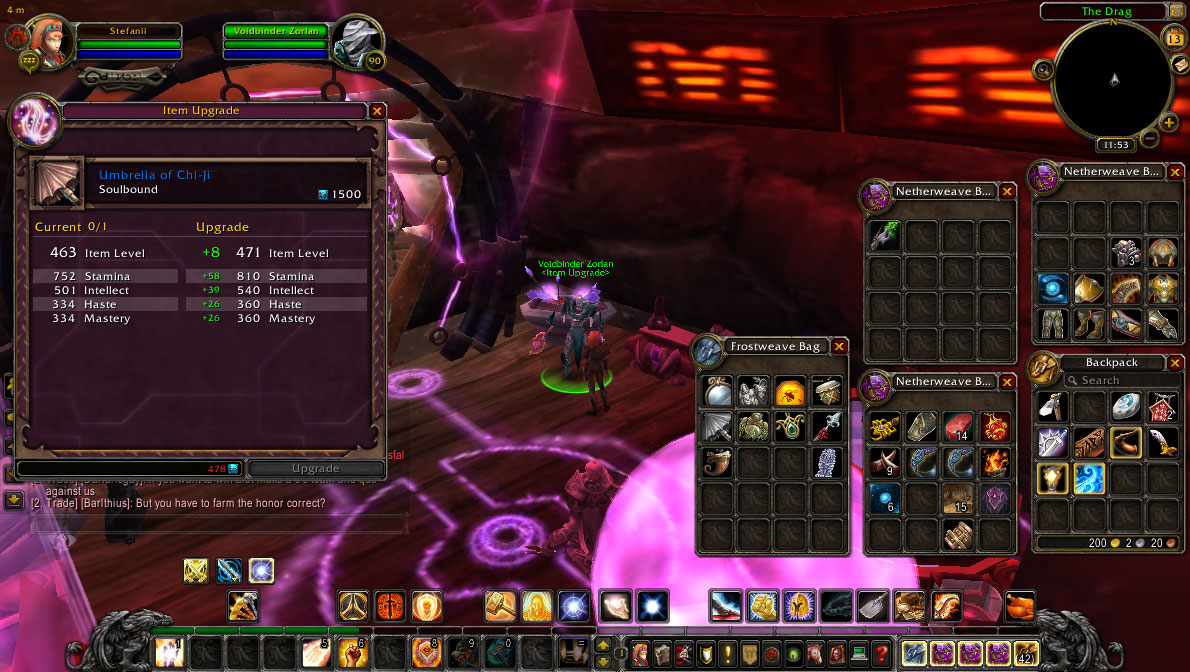
Task: Close the Frostweave Bag
Action: [839, 346]
